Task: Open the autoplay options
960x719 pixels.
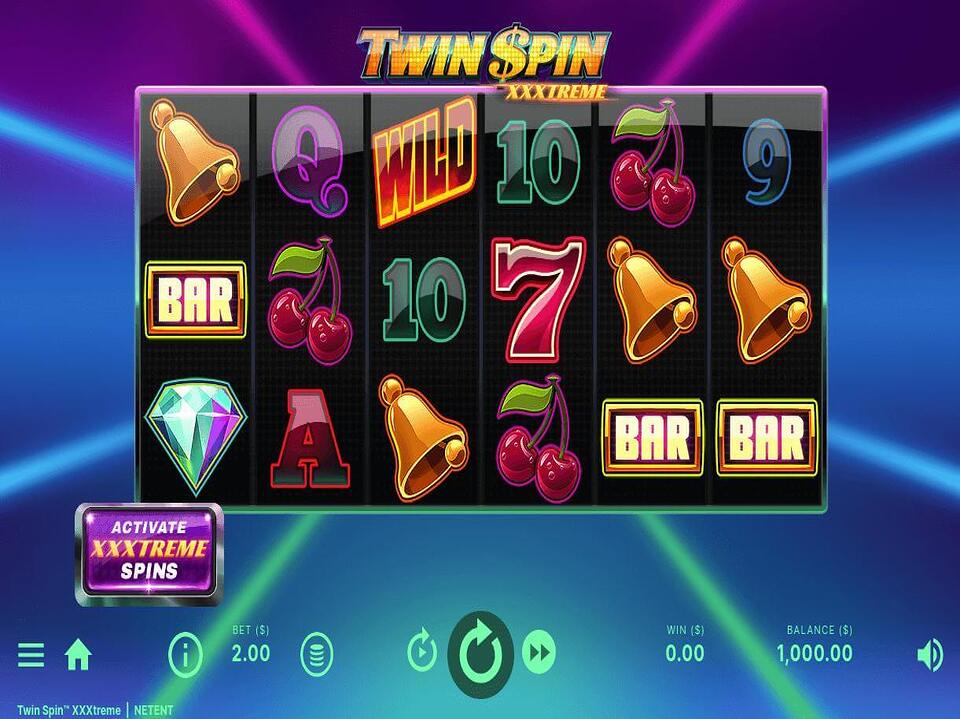Action: 423,654
